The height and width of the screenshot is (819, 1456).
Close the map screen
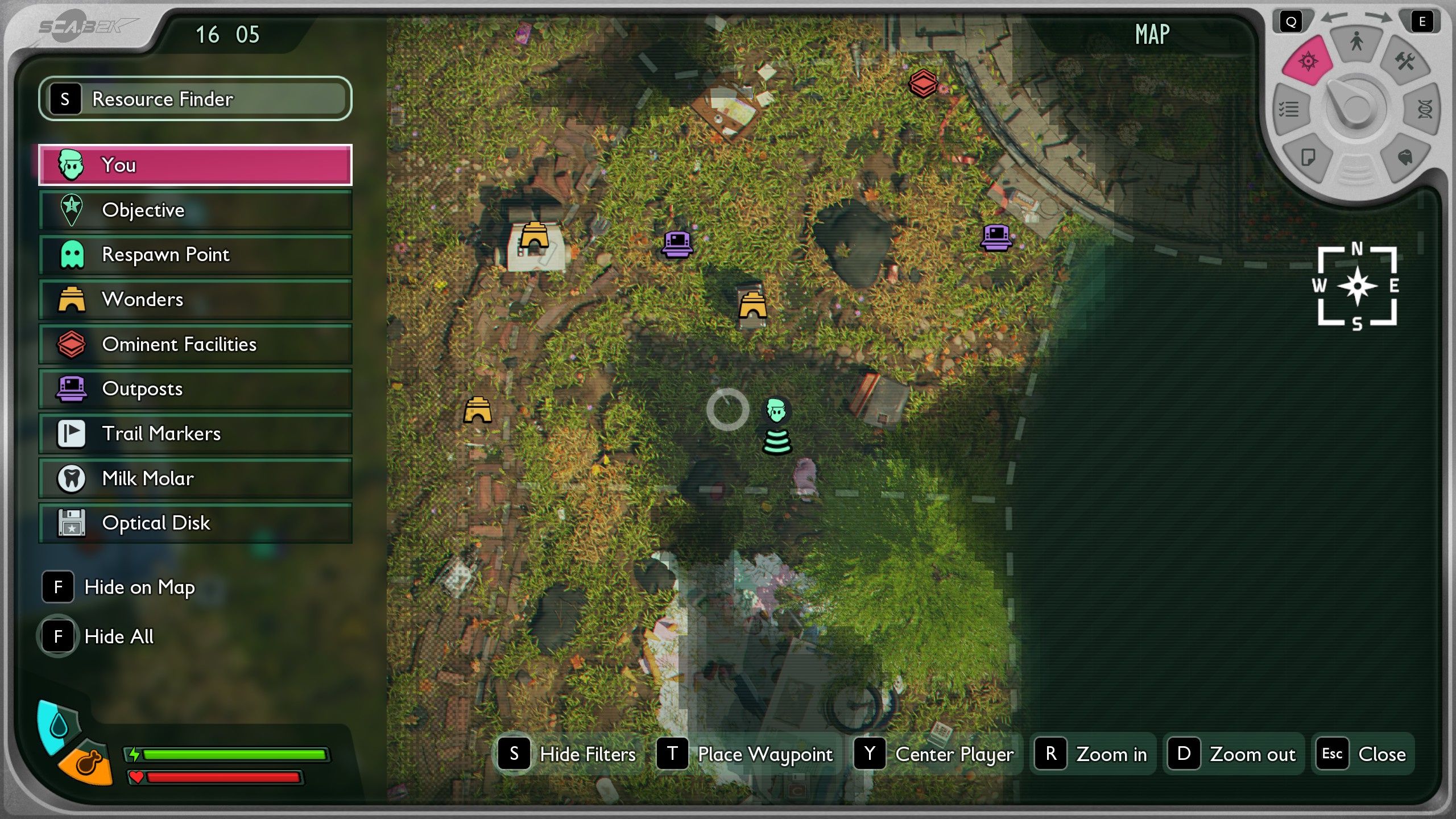click(1363, 754)
